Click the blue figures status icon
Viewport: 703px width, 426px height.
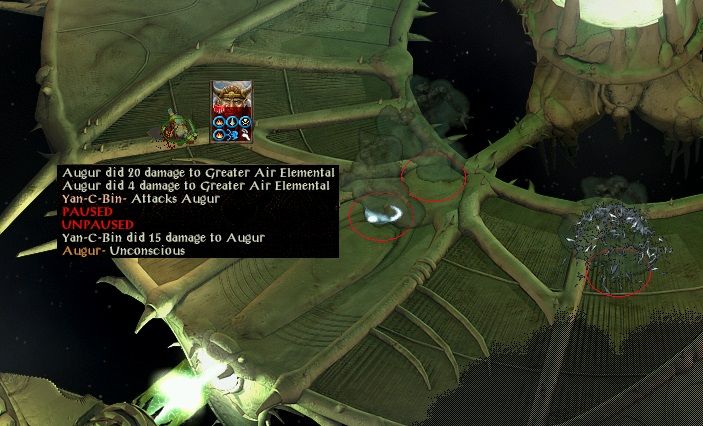[x=231, y=134]
